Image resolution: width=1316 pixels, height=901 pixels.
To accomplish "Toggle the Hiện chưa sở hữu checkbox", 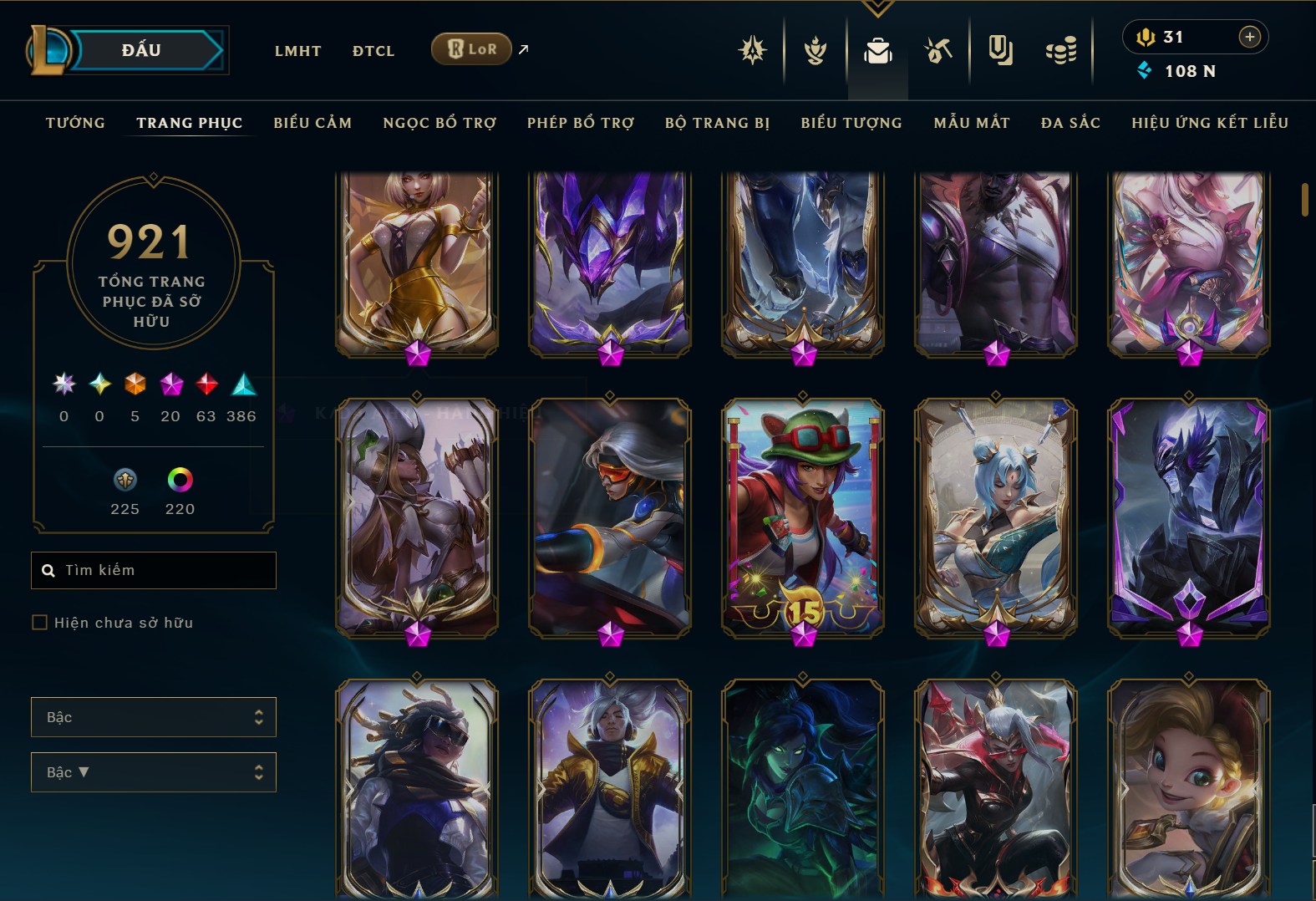I will point(39,622).
